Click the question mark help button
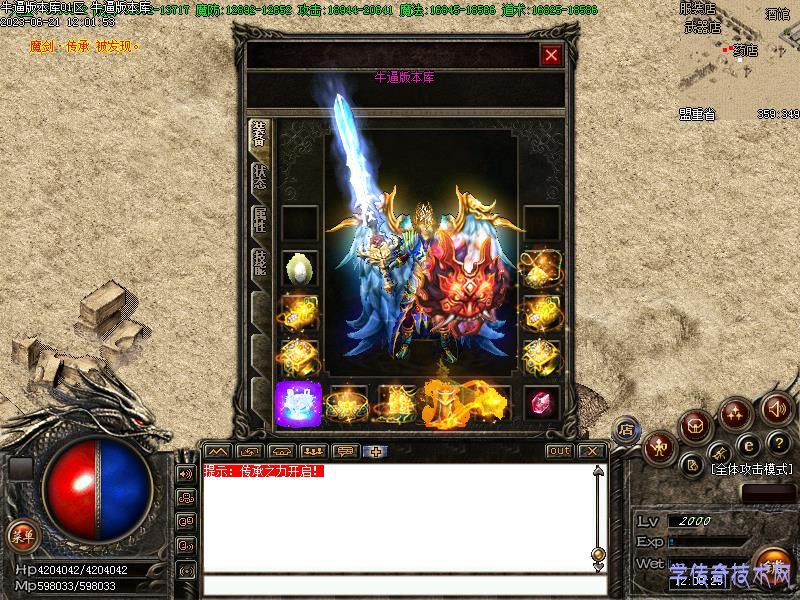The image size is (800, 600). point(777,443)
